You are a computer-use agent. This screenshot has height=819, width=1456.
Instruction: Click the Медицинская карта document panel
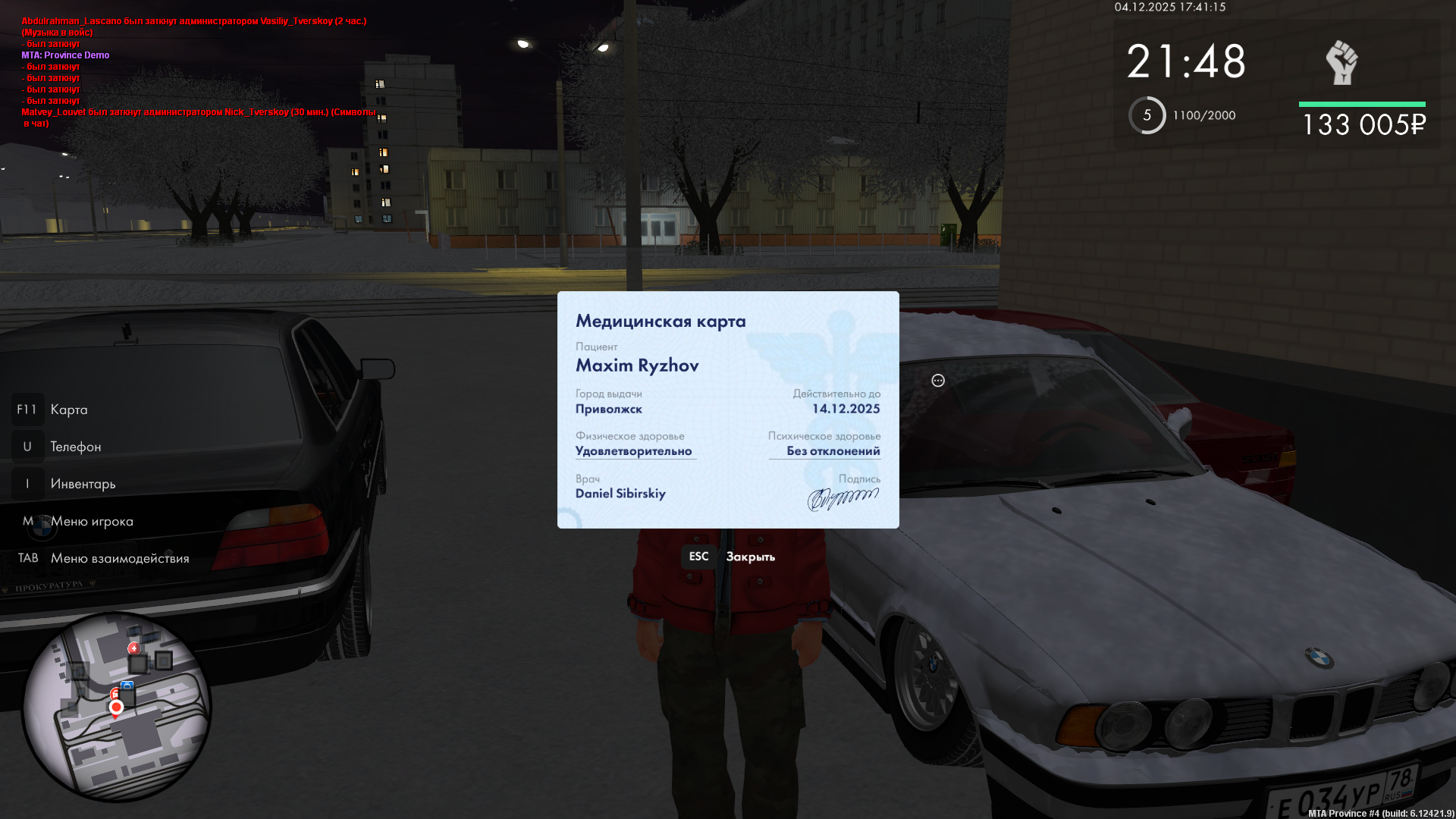(x=728, y=409)
